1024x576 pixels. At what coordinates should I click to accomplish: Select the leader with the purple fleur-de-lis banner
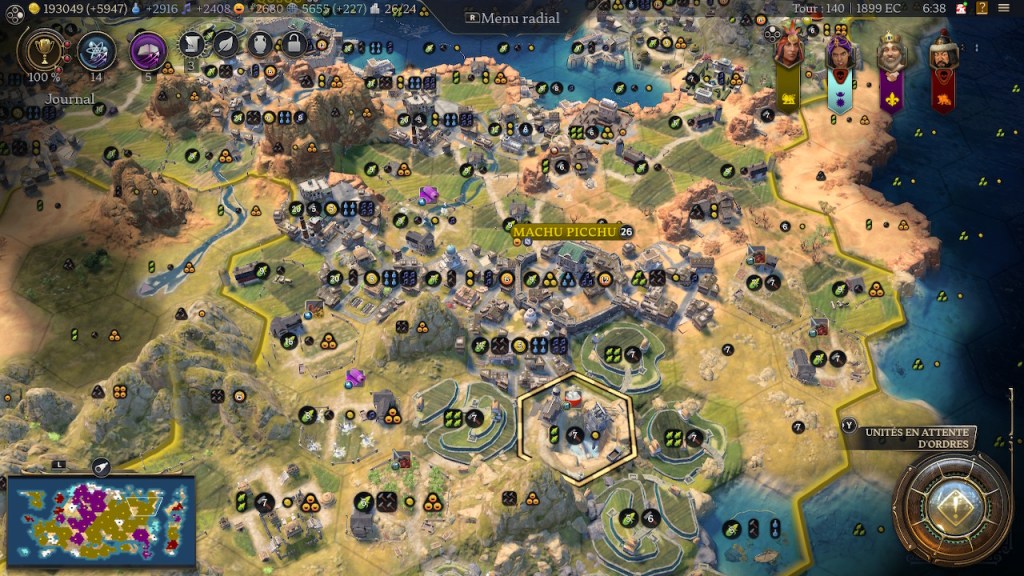(x=891, y=62)
